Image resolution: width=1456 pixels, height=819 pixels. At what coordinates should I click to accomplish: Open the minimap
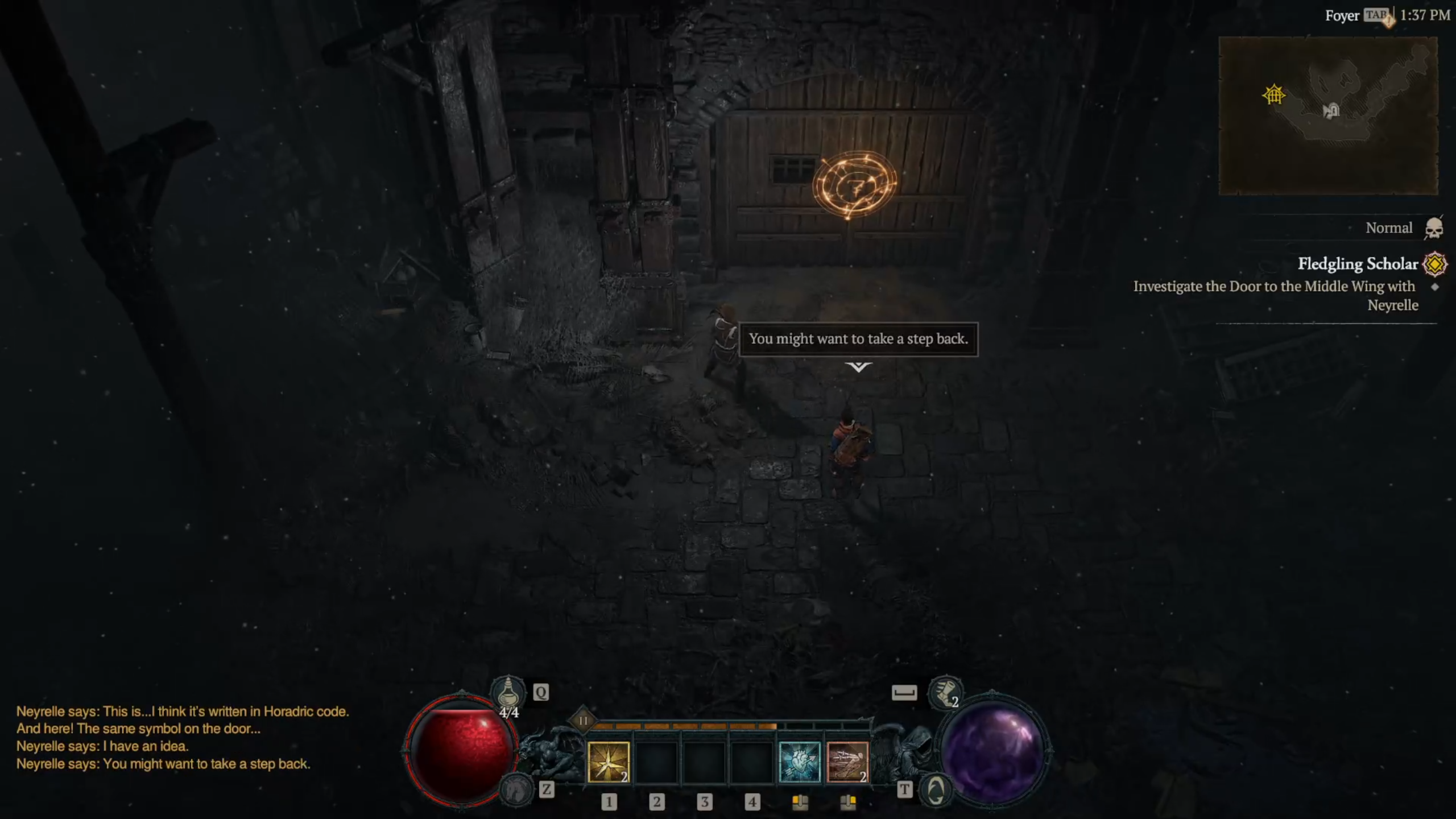[1327, 115]
